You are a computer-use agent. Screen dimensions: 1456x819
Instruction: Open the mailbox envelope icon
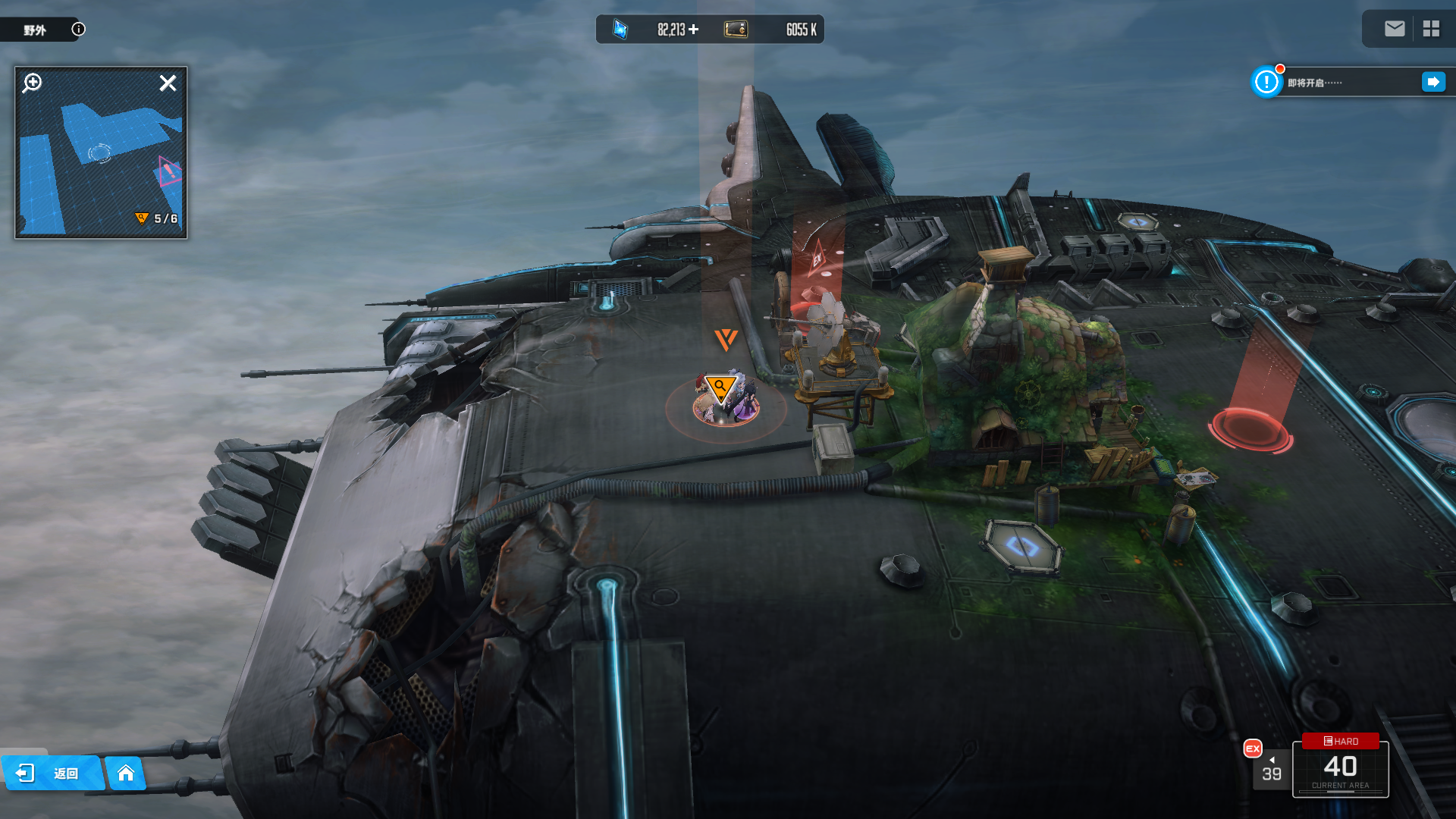tap(1395, 29)
